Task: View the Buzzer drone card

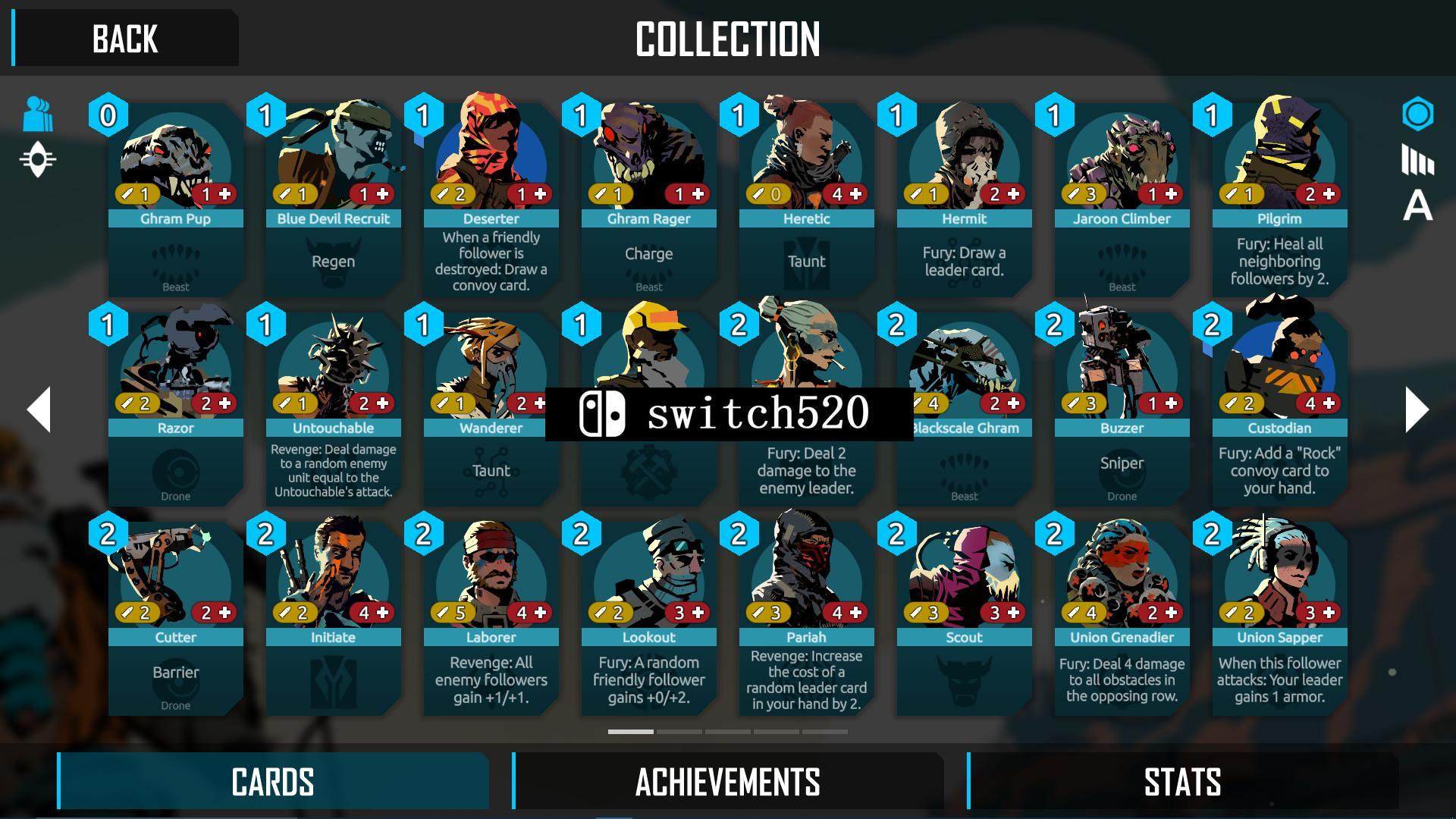Action: (x=1122, y=409)
